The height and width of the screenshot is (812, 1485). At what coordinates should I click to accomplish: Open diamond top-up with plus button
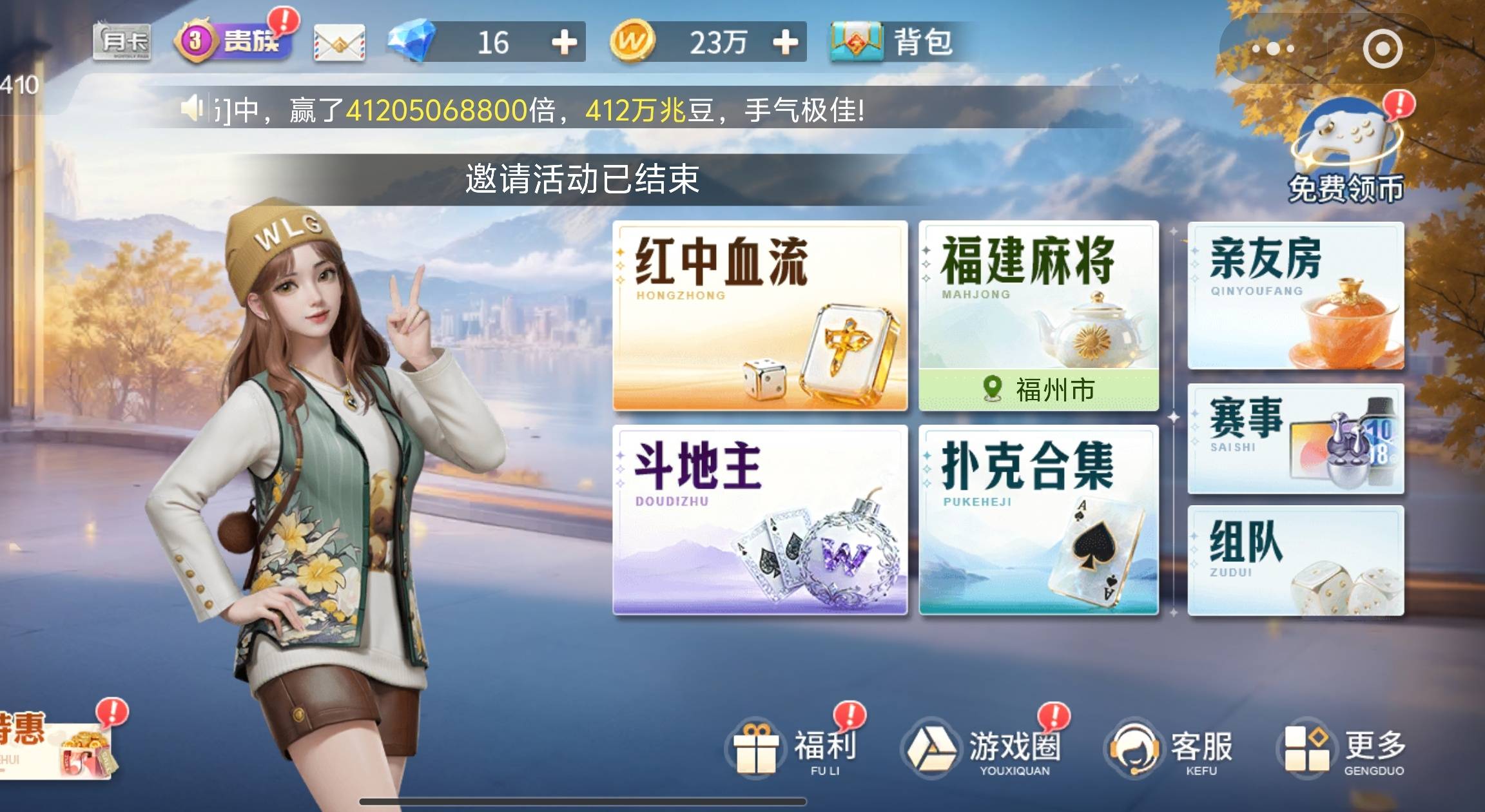[563, 43]
